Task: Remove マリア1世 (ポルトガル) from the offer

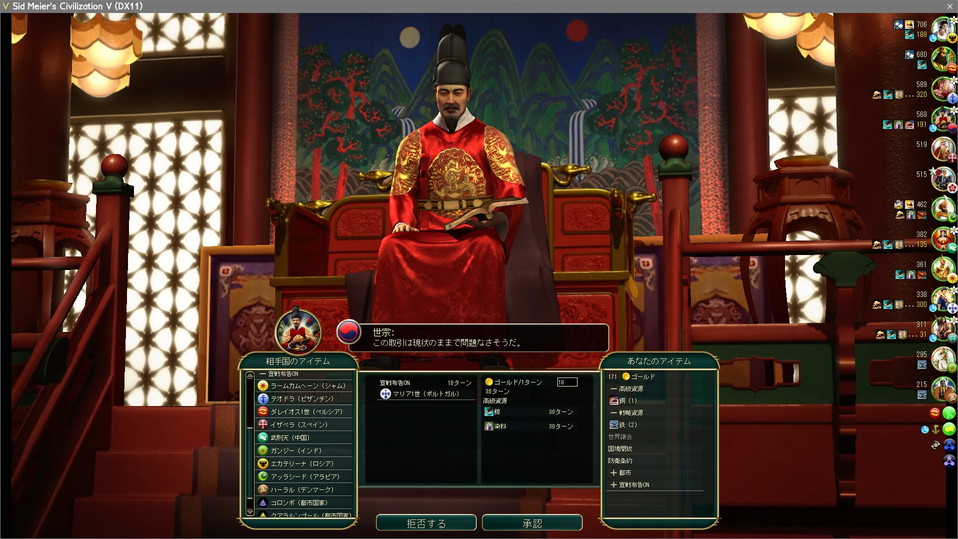Action: 422,394
